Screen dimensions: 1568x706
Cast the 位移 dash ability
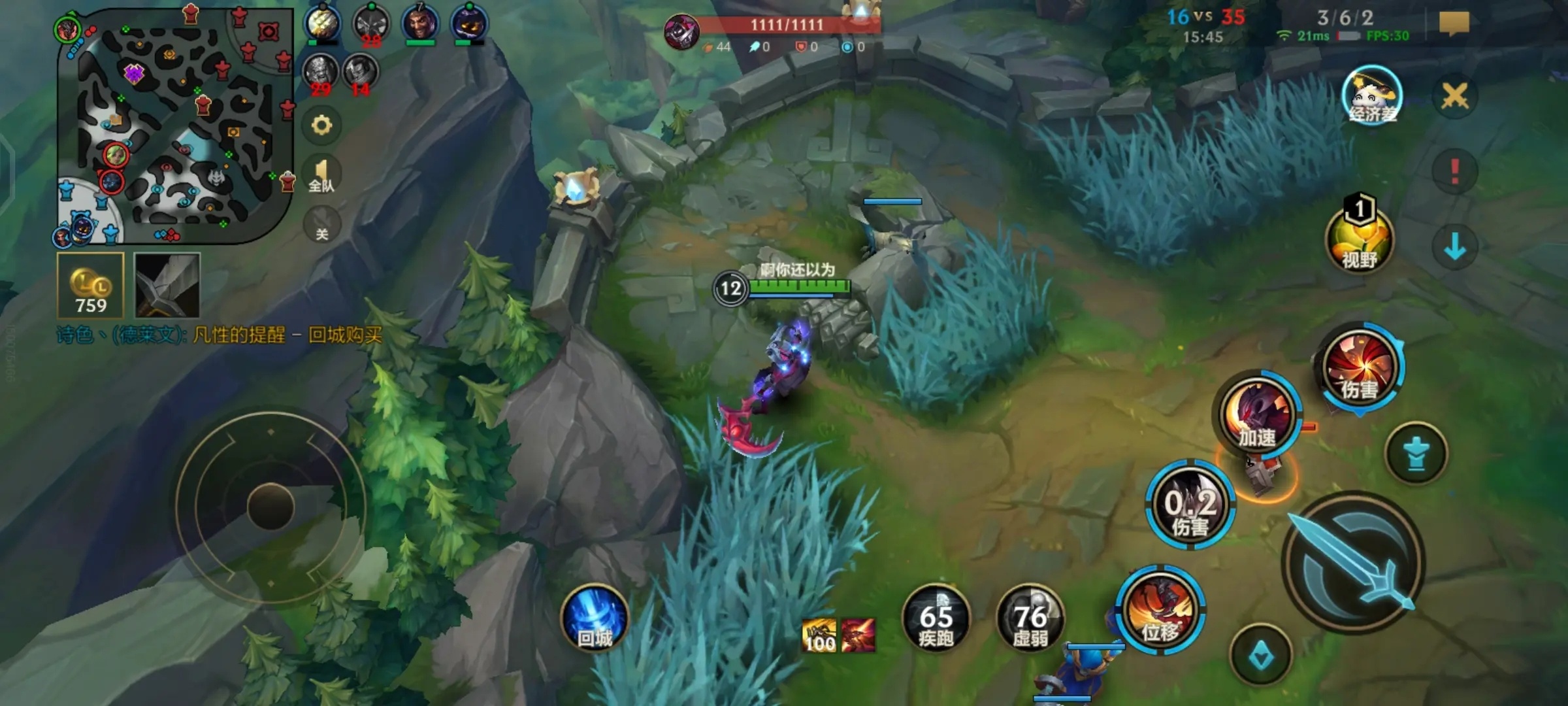[x=1160, y=611]
